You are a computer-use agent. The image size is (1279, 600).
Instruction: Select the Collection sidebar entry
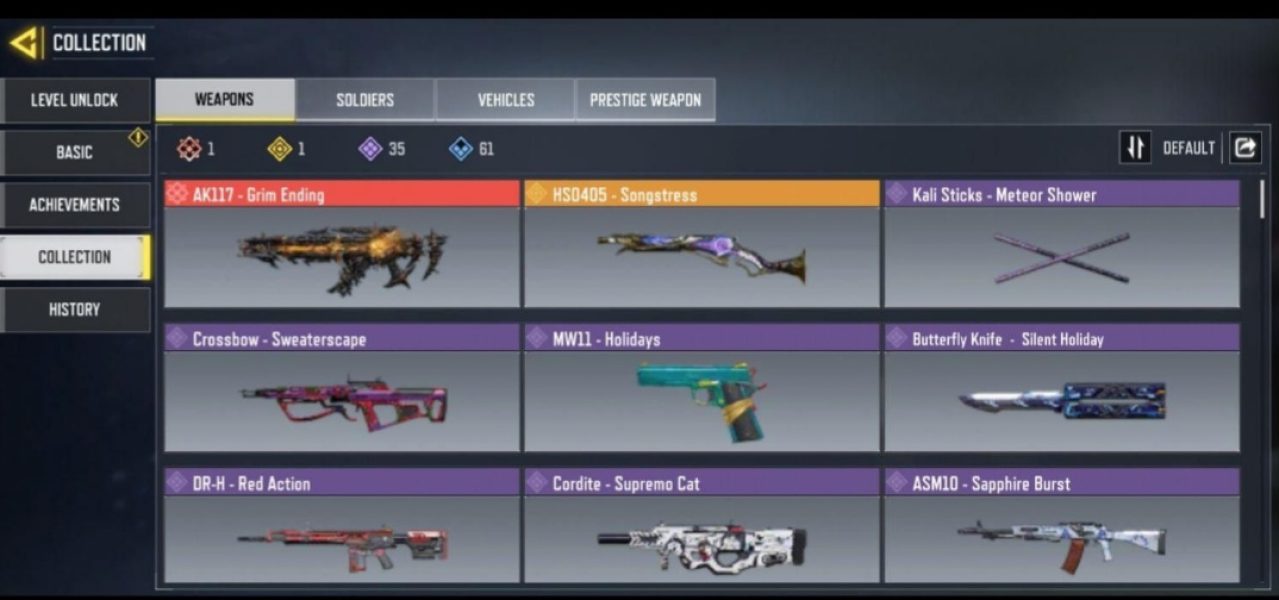click(75, 257)
